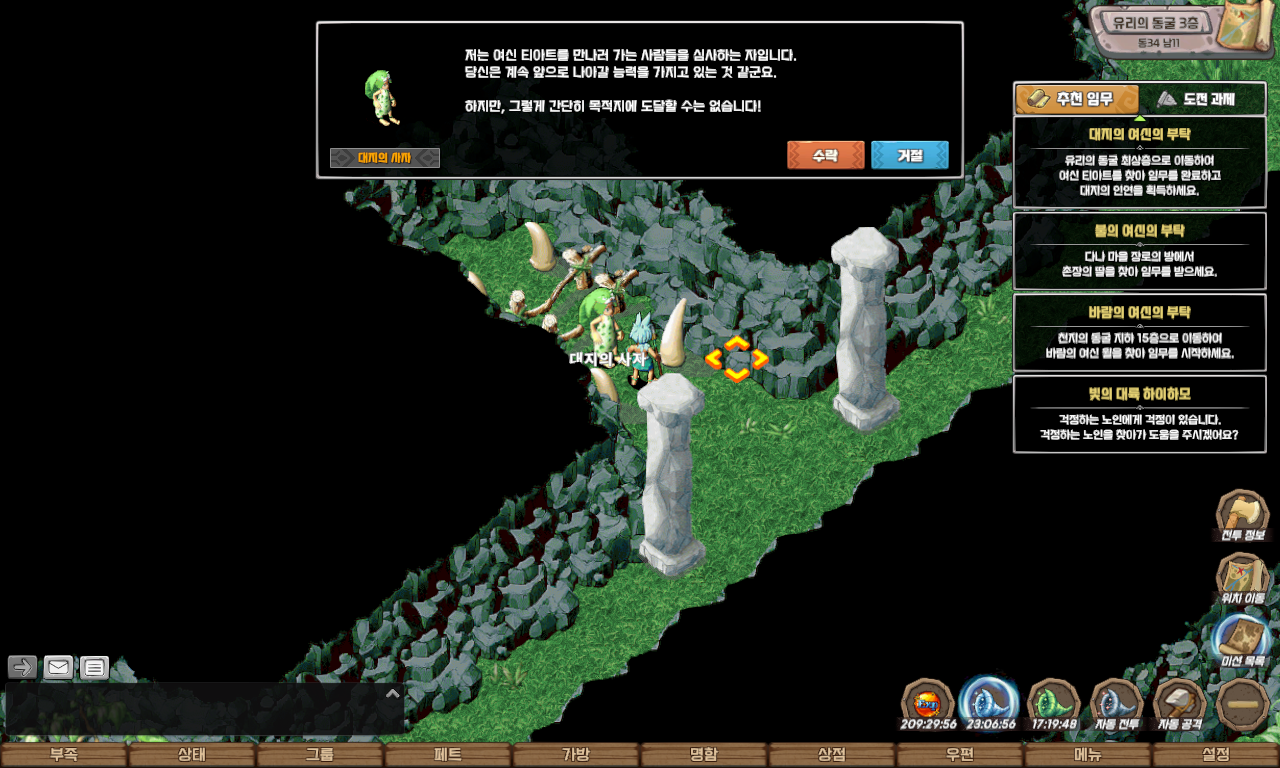Open 전투 정보 axe icon
This screenshot has height=768, width=1280.
click(x=1242, y=514)
